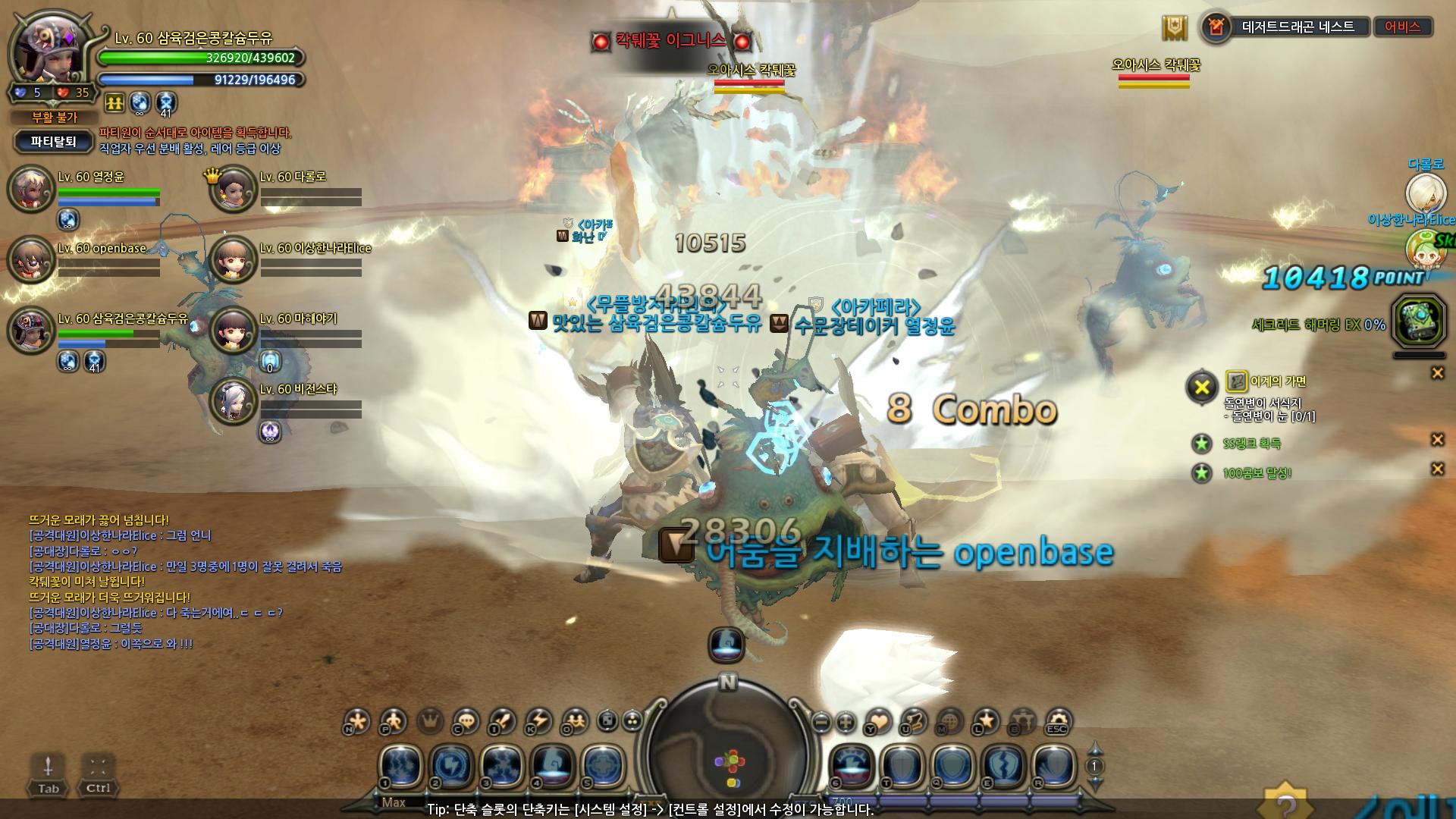Use the lightning shield skill in slot 2
The height and width of the screenshot is (819, 1456).
pos(452,767)
